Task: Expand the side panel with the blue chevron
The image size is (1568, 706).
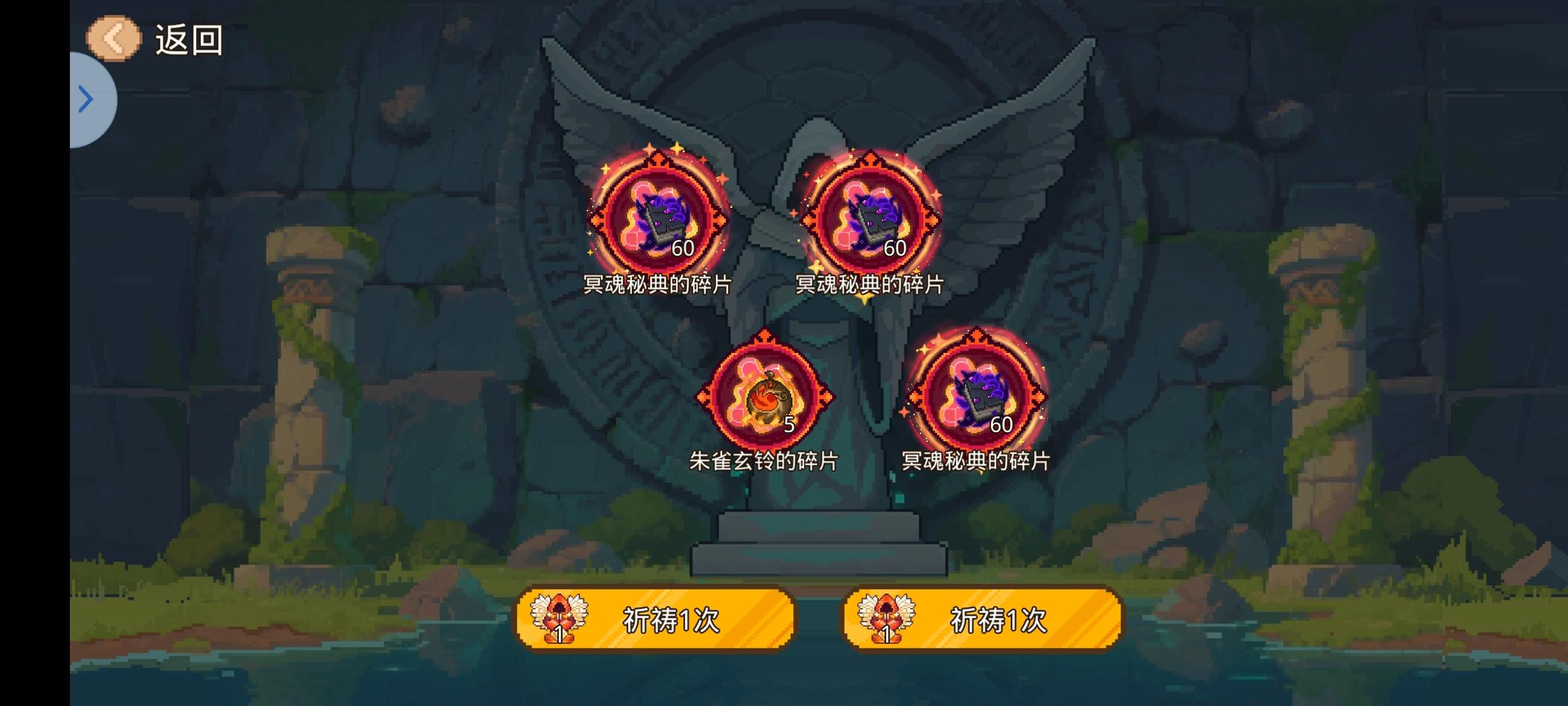Action: 86,98
